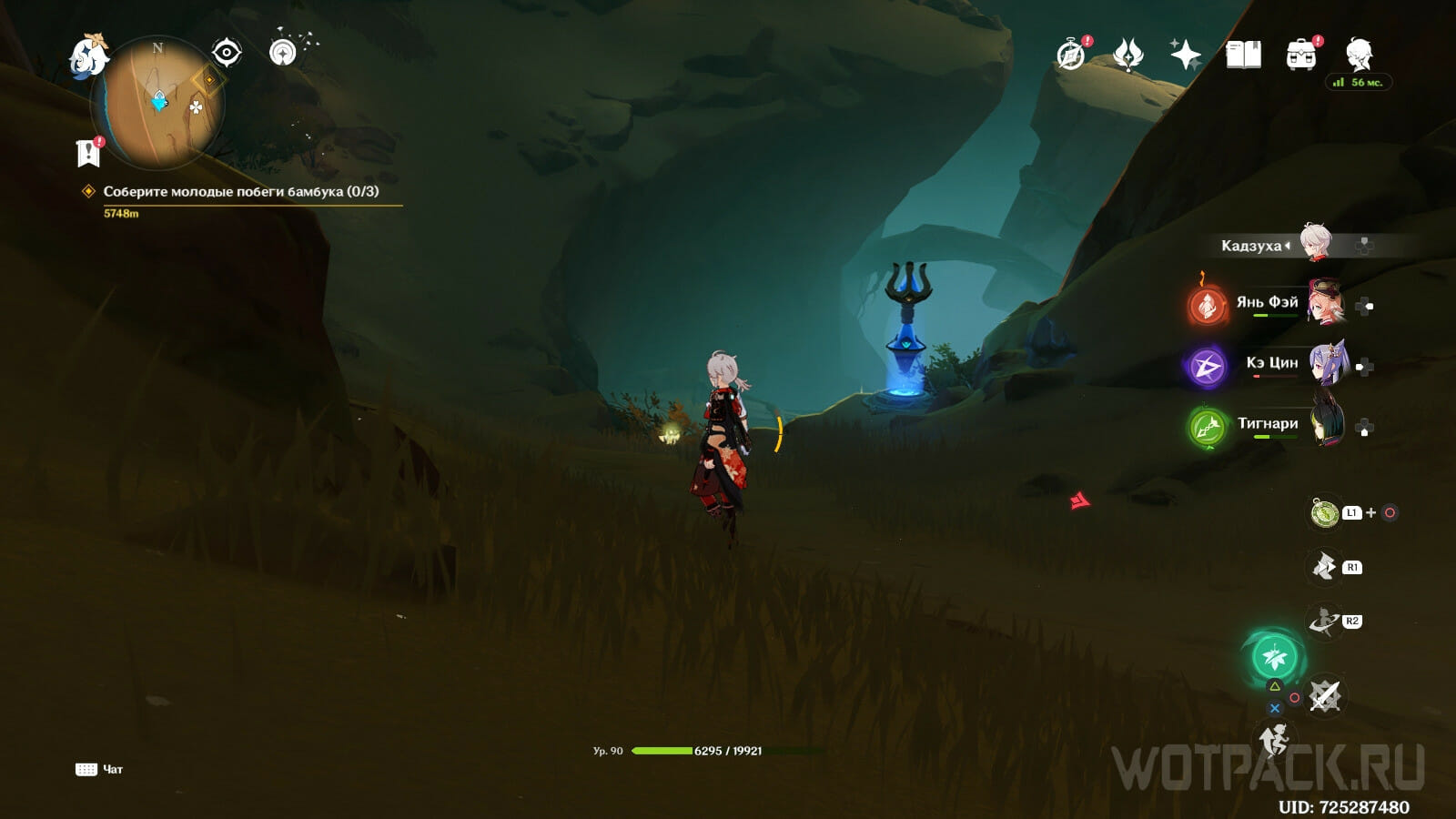Open the Events compass icon

click(1071, 55)
